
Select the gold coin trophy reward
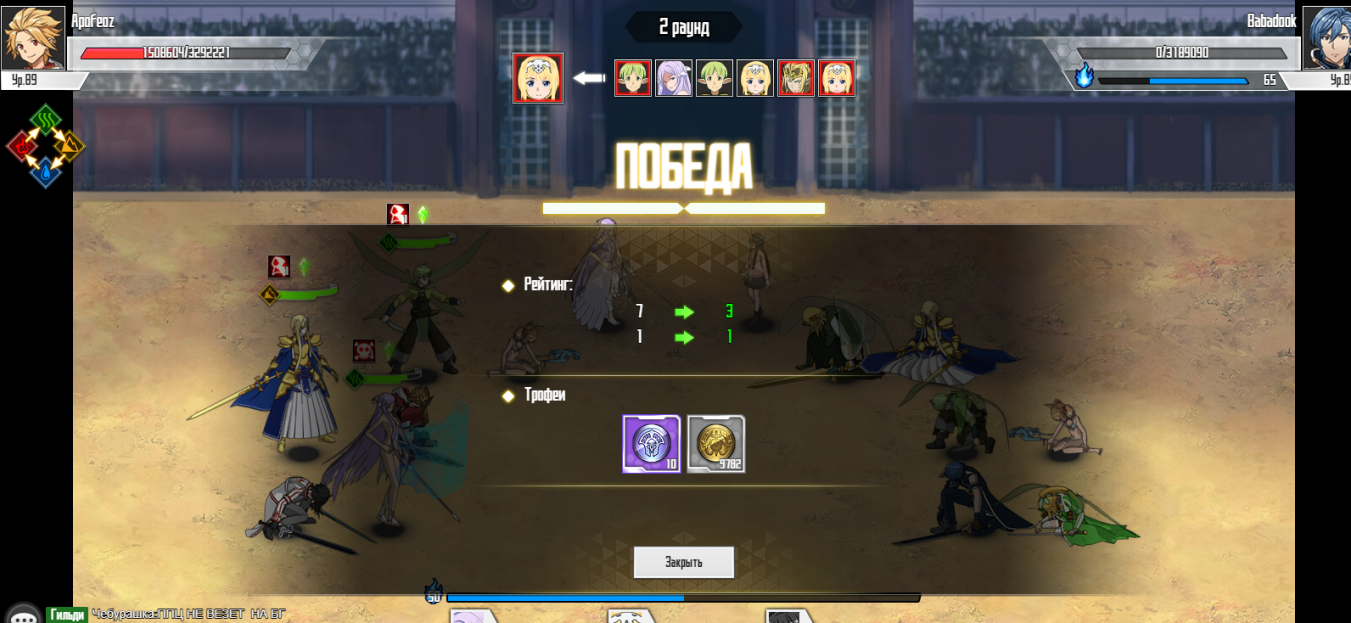point(716,444)
